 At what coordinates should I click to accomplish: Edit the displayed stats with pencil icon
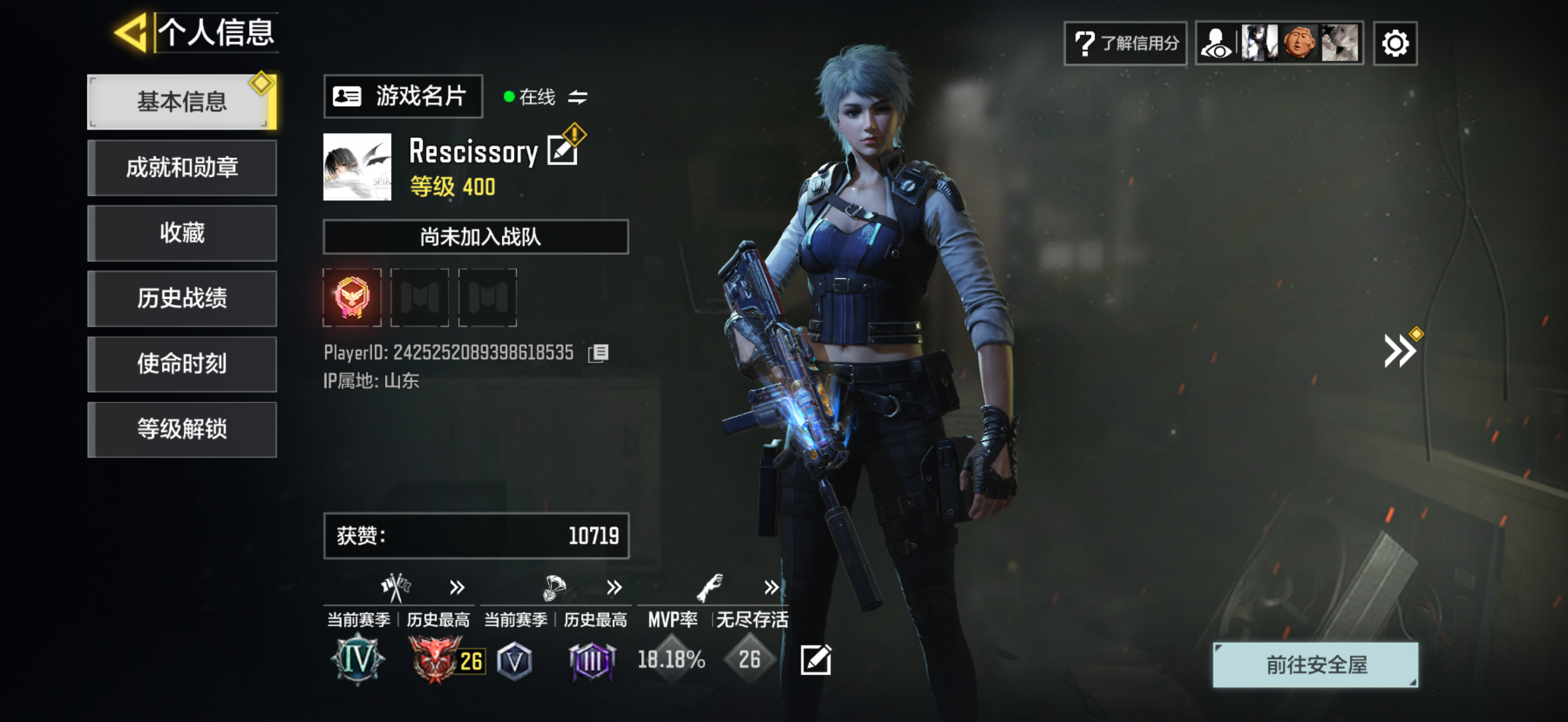(815, 660)
